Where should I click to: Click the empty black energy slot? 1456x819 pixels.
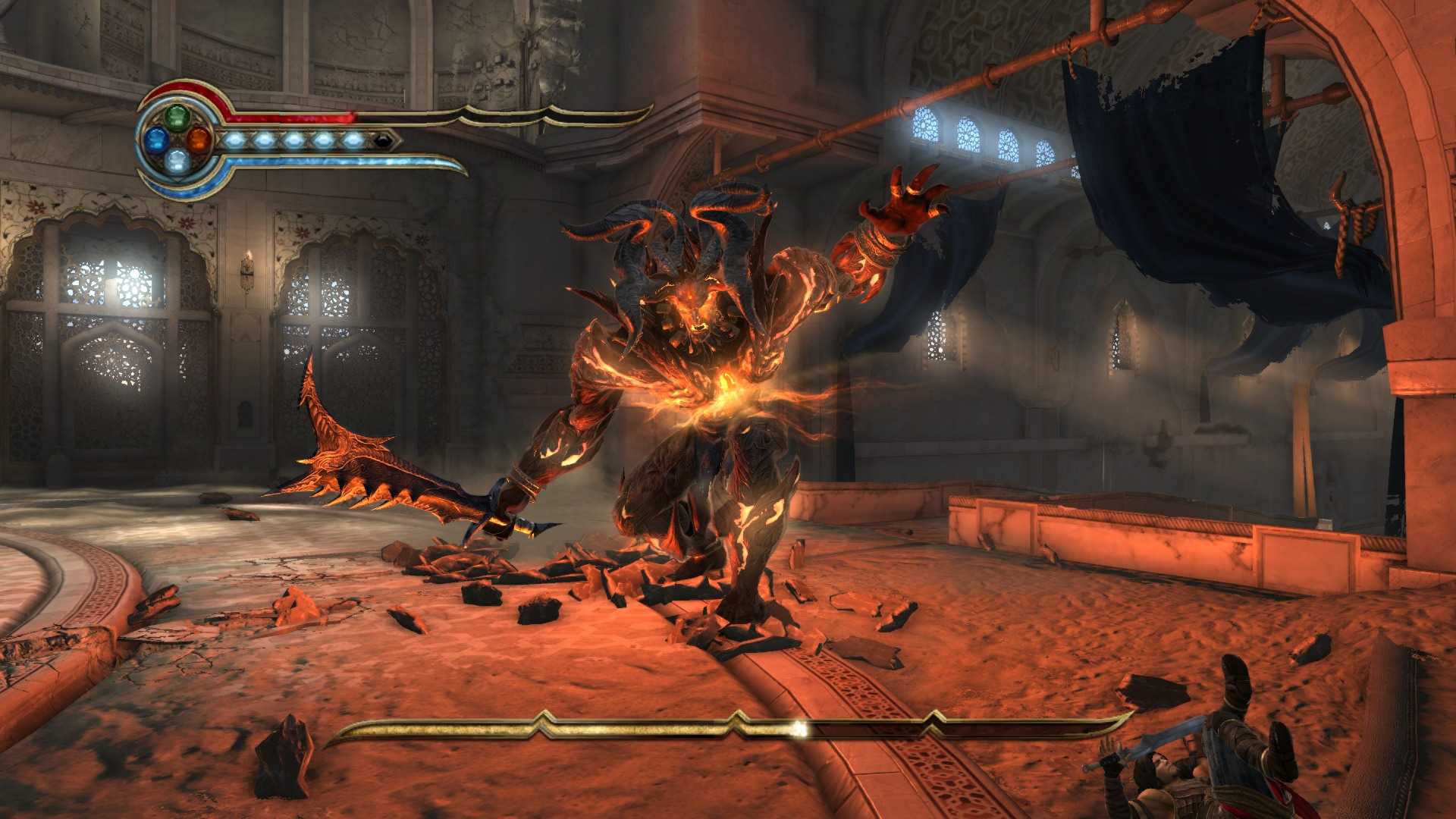[383, 141]
